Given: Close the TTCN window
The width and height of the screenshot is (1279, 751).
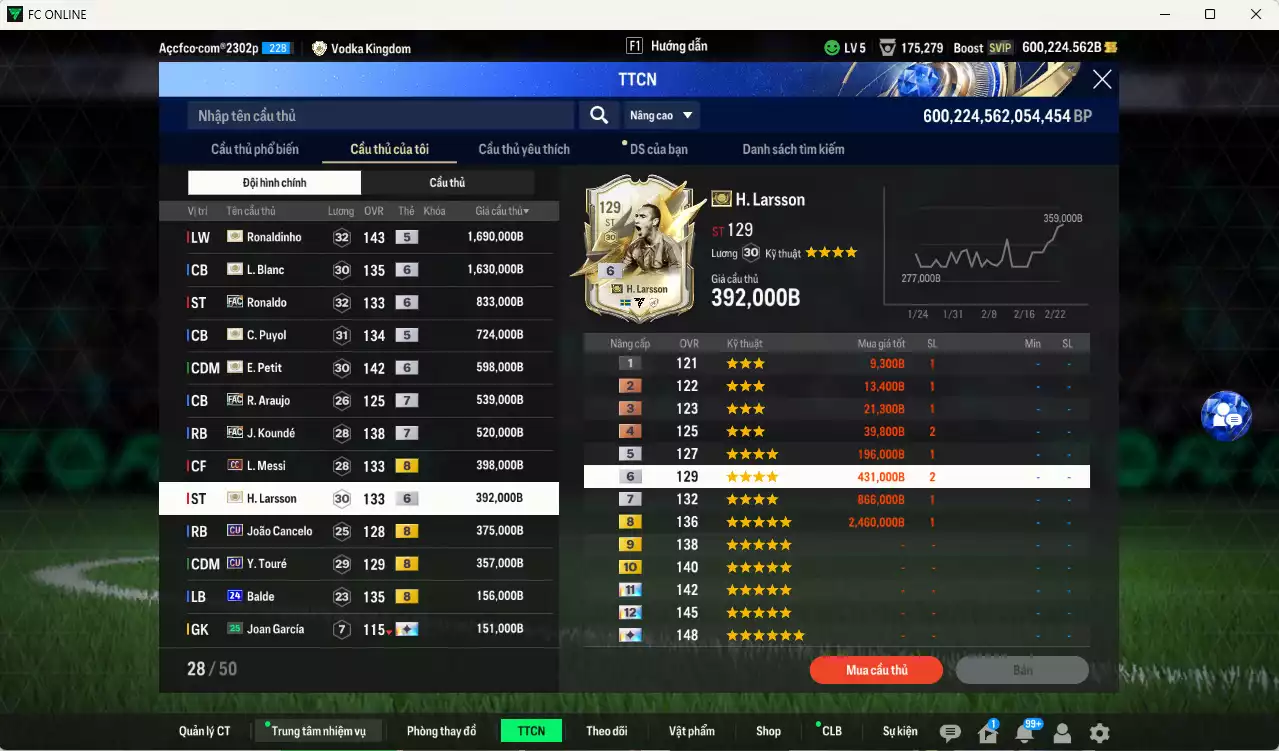Looking at the screenshot, I should click(x=1102, y=80).
